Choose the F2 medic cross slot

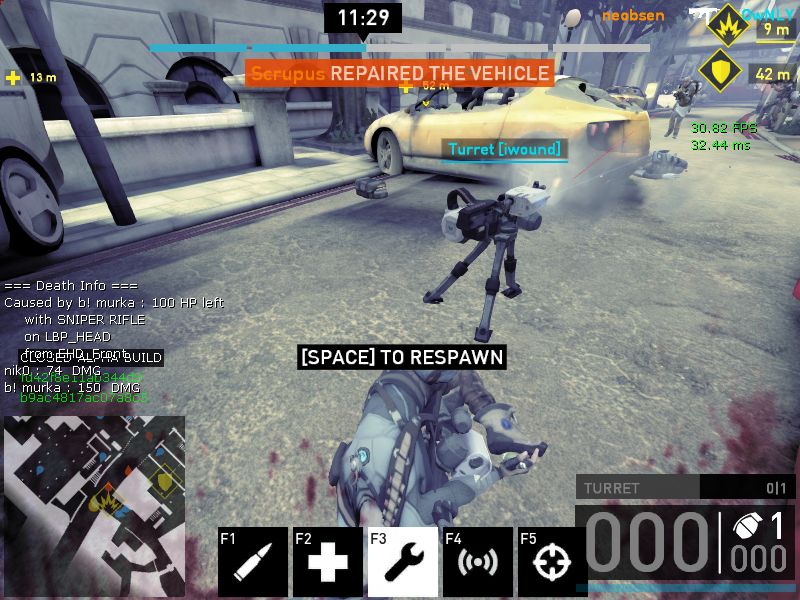328,562
